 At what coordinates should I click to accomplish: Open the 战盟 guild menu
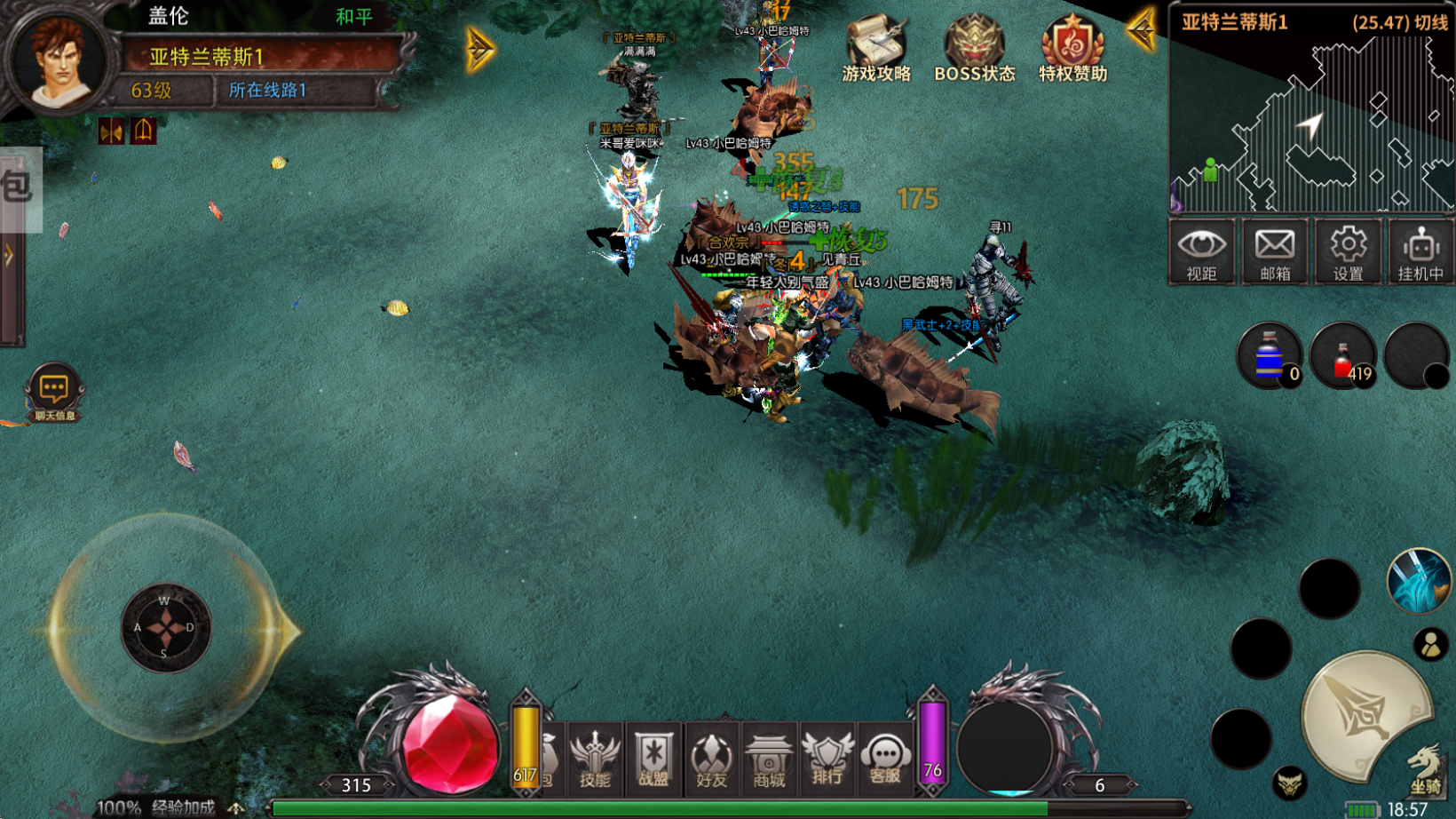coord(653,759)
